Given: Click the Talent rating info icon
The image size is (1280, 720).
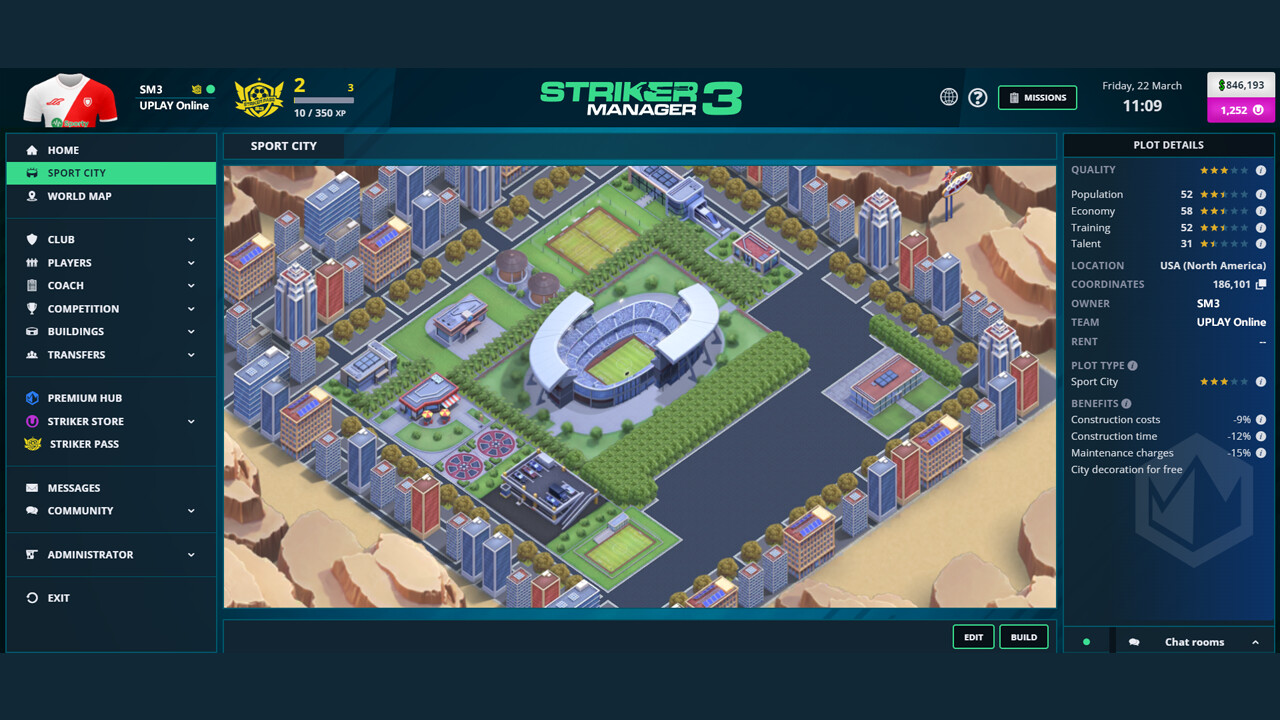Looking at the screenshot, I should click(x=1261, y=243).
